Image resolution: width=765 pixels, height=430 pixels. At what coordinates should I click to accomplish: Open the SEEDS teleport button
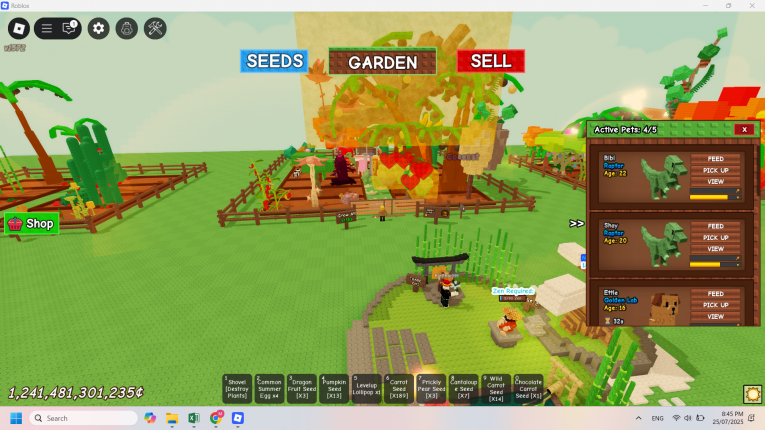[x=274, y=61]
